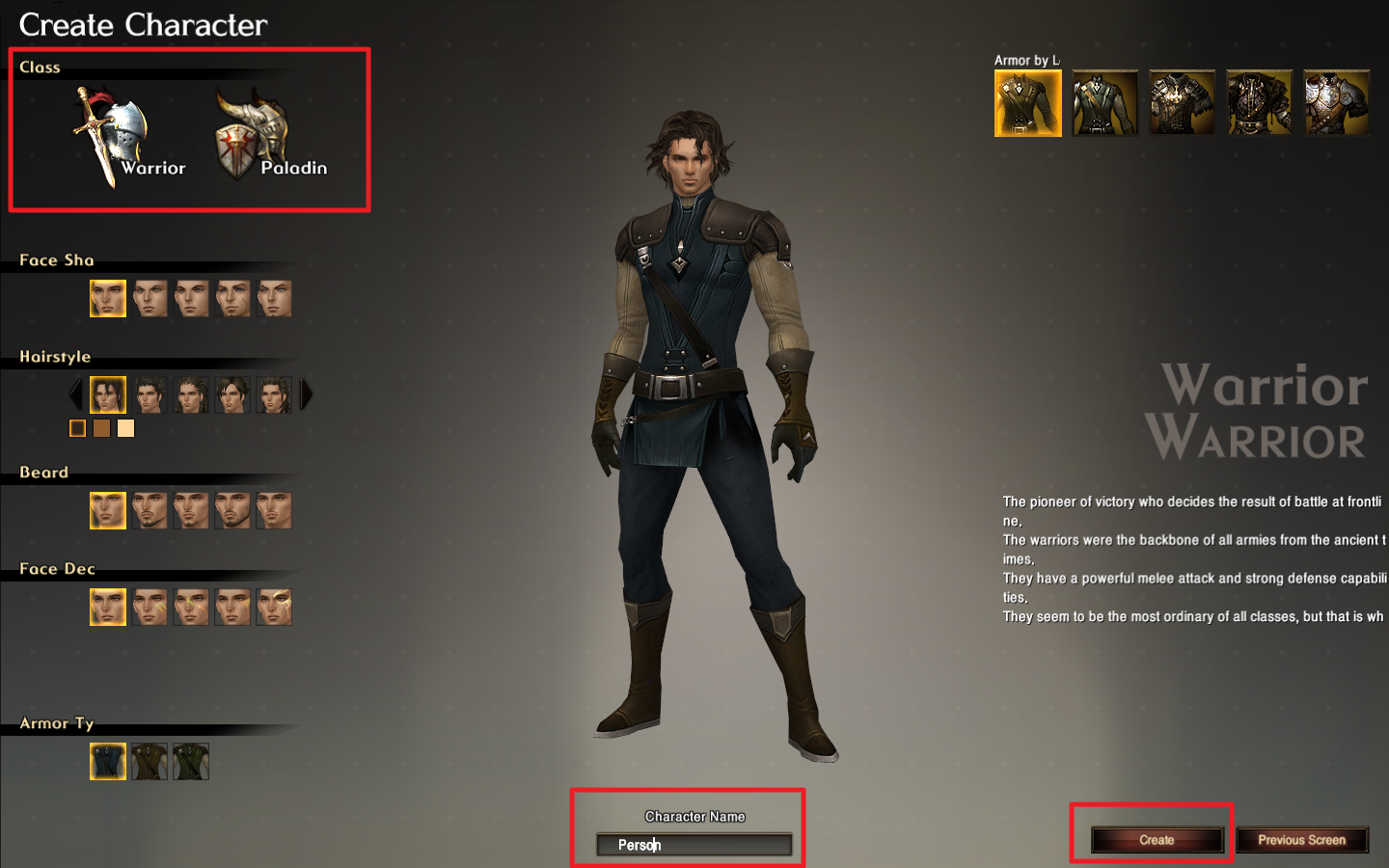This screenshot has height=868, width=1389.
Task: Click the Character Name text field
Action: (x=694, y=845)
